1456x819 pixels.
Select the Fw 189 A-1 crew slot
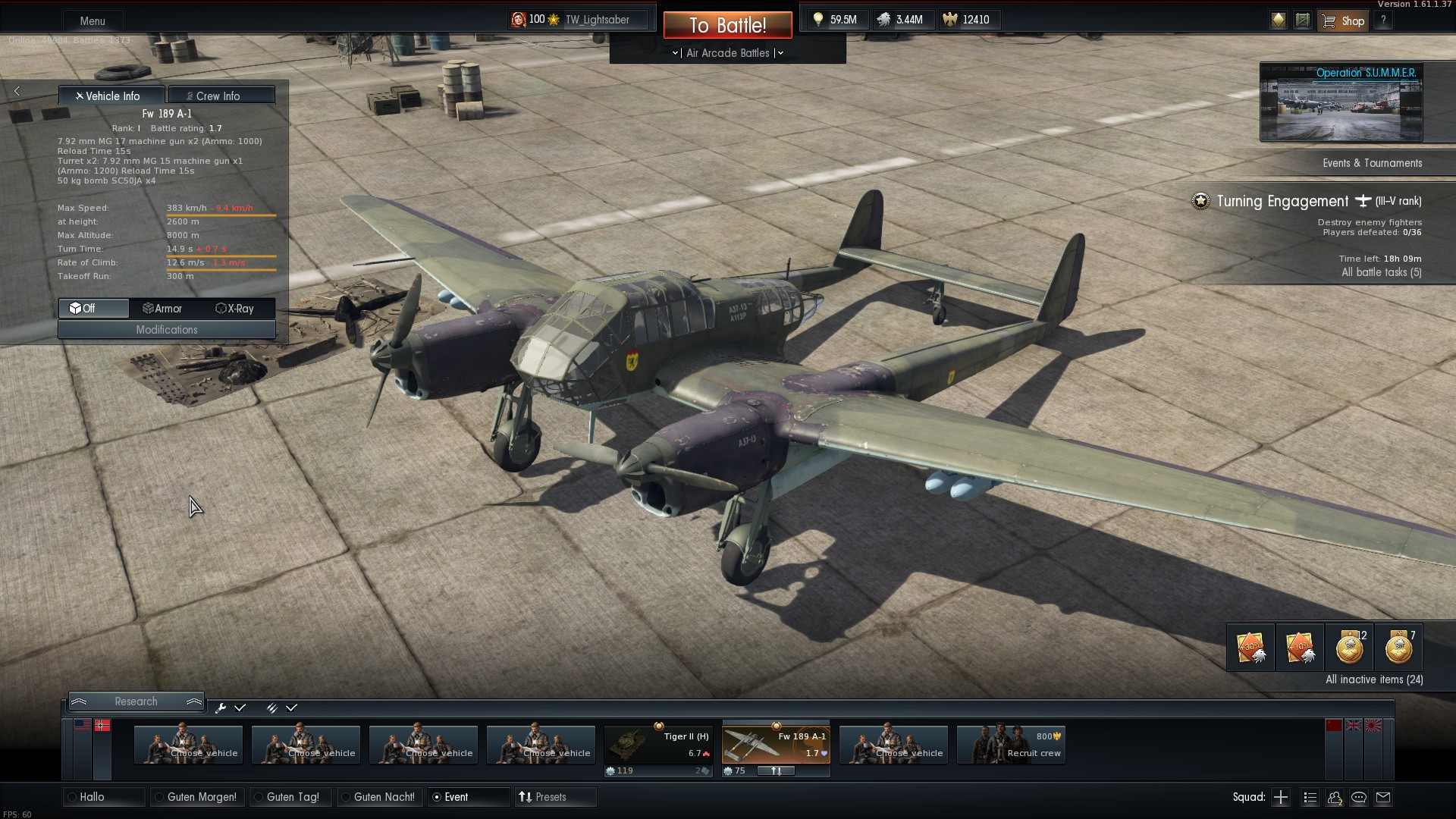776,745
